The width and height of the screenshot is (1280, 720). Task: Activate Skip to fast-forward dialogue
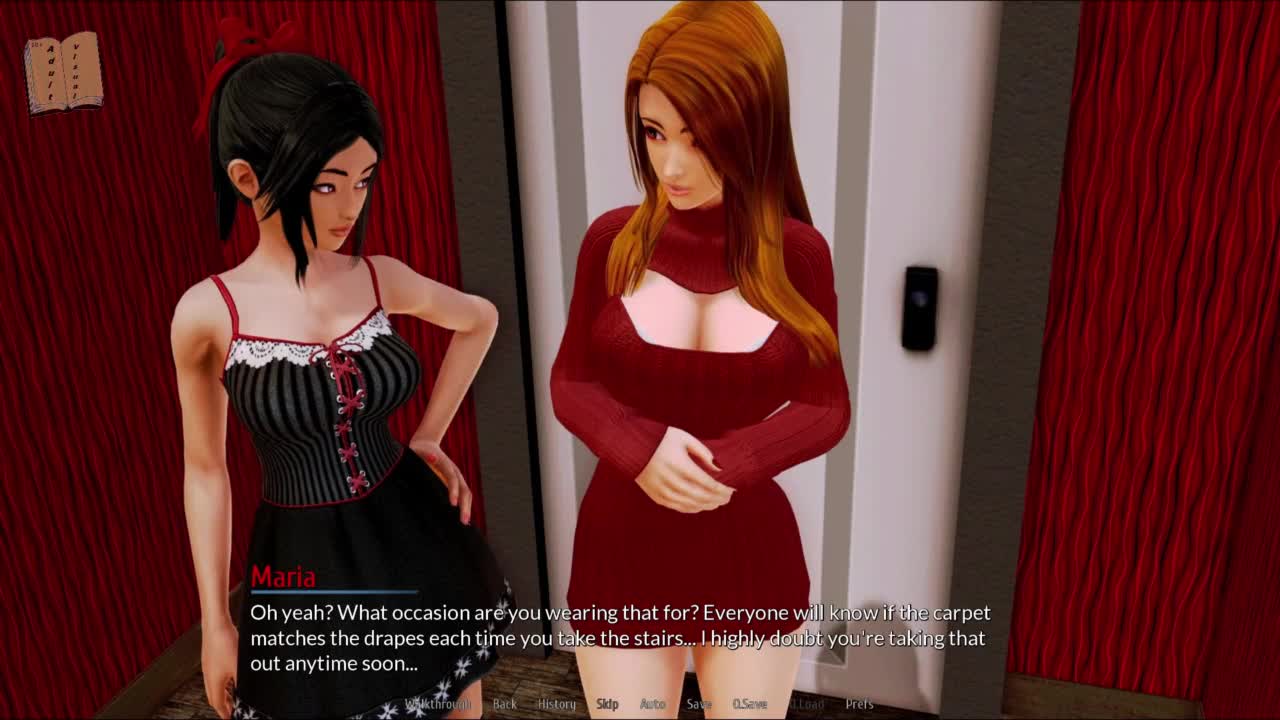[x=607, y=704]
